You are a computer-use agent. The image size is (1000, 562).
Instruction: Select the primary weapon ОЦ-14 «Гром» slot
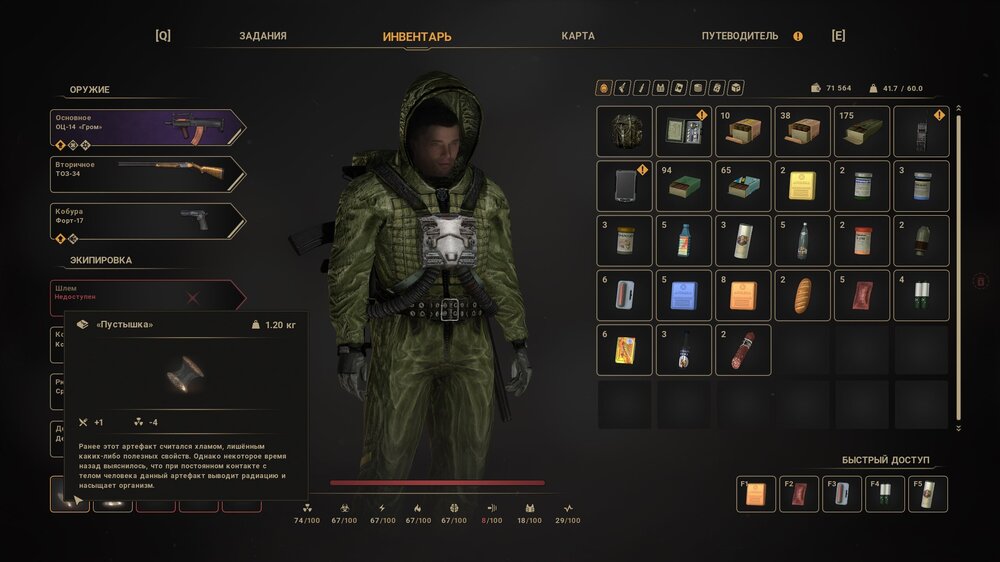147,127
